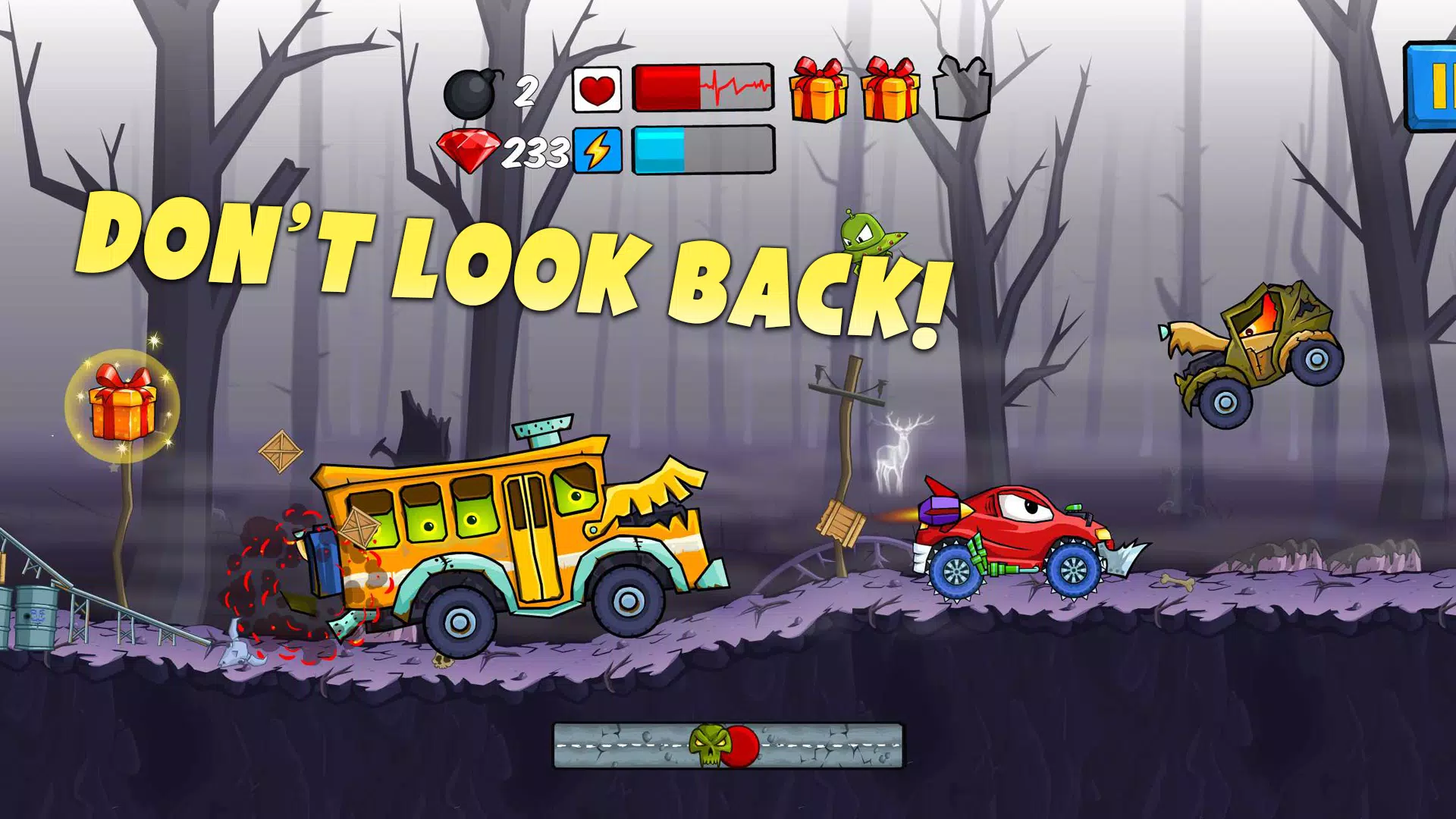
Task: Expand the gem counter showing 233
Action: [535, 152]
